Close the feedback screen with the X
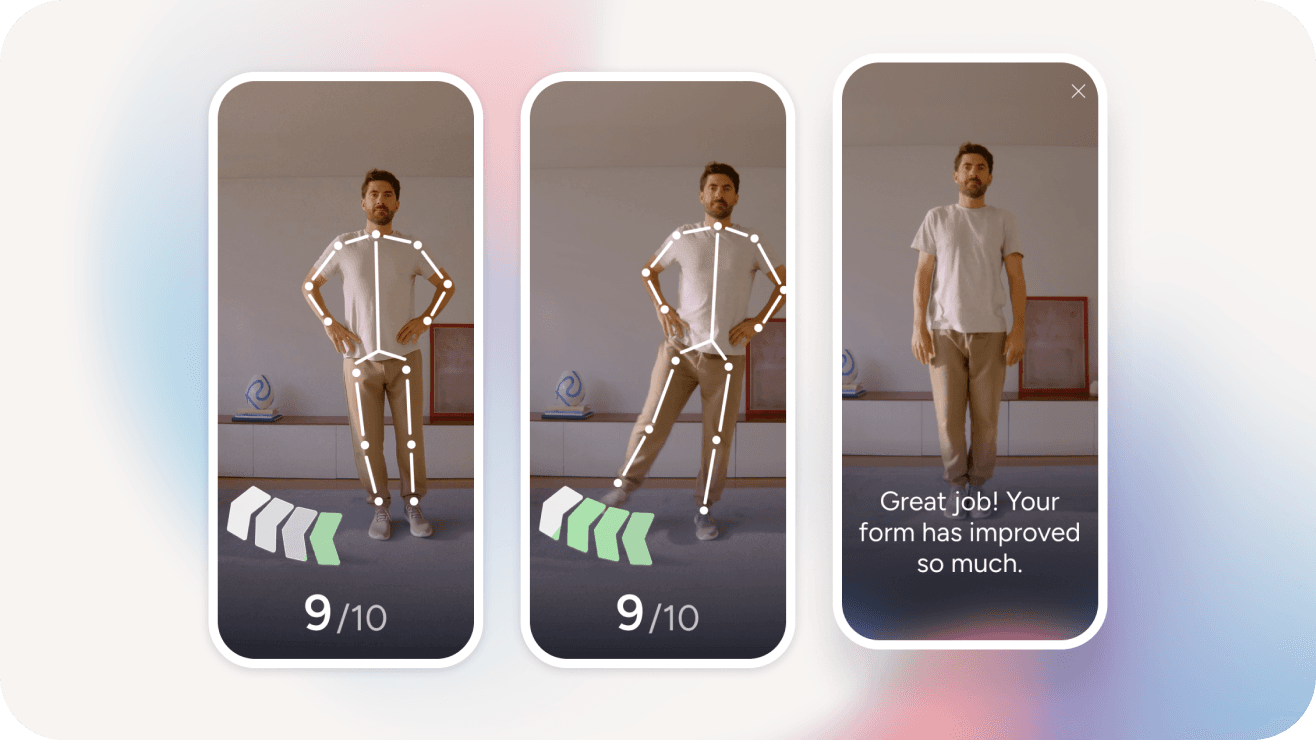Viewport: 1316px width, 741px height. click(1078, 91)
